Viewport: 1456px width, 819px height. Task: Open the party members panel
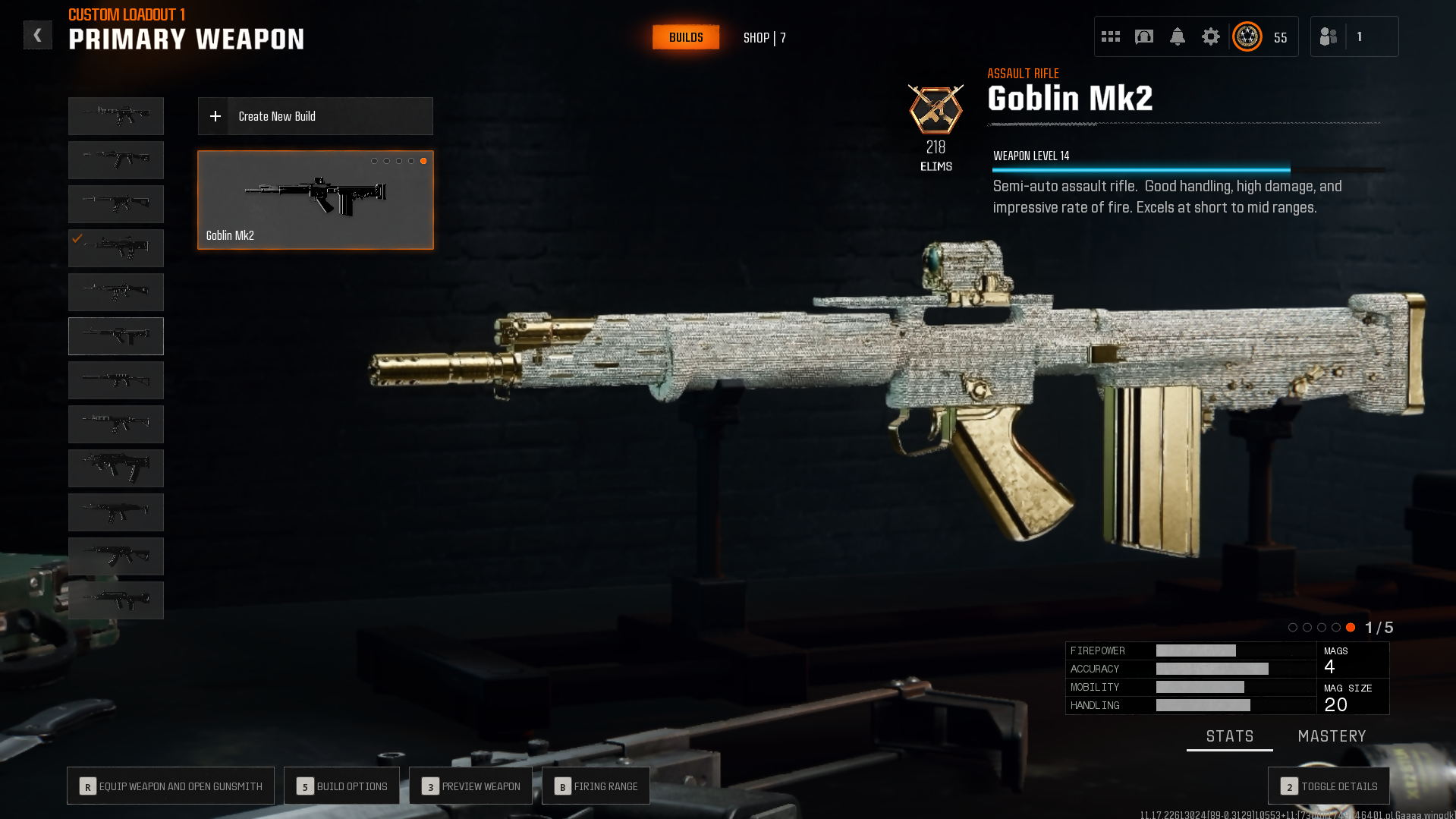1329,36
